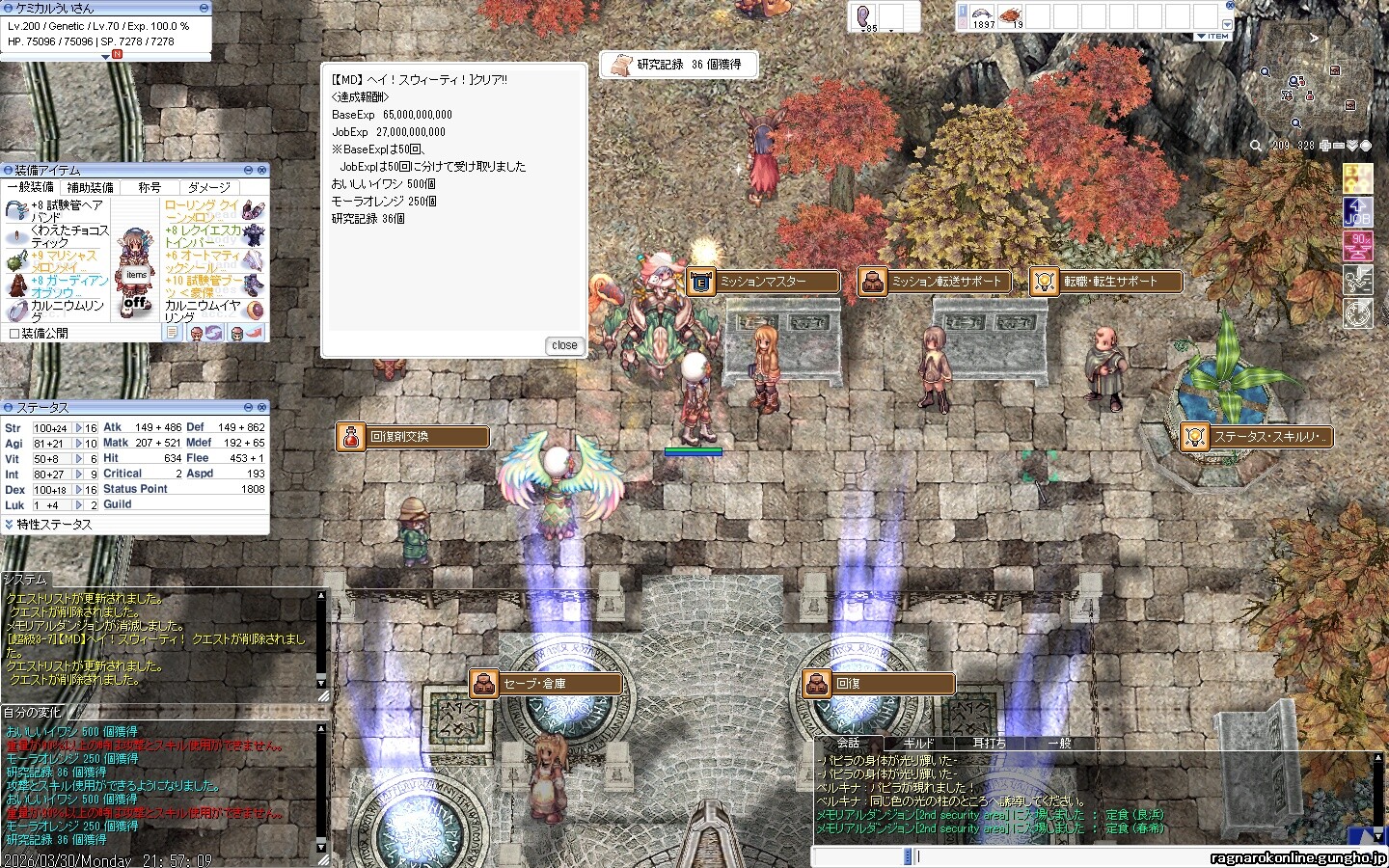Close the 装備アイテム equipment window
Screen dimensions: 1389x868
pyautogui.click(x=261, y=171)
